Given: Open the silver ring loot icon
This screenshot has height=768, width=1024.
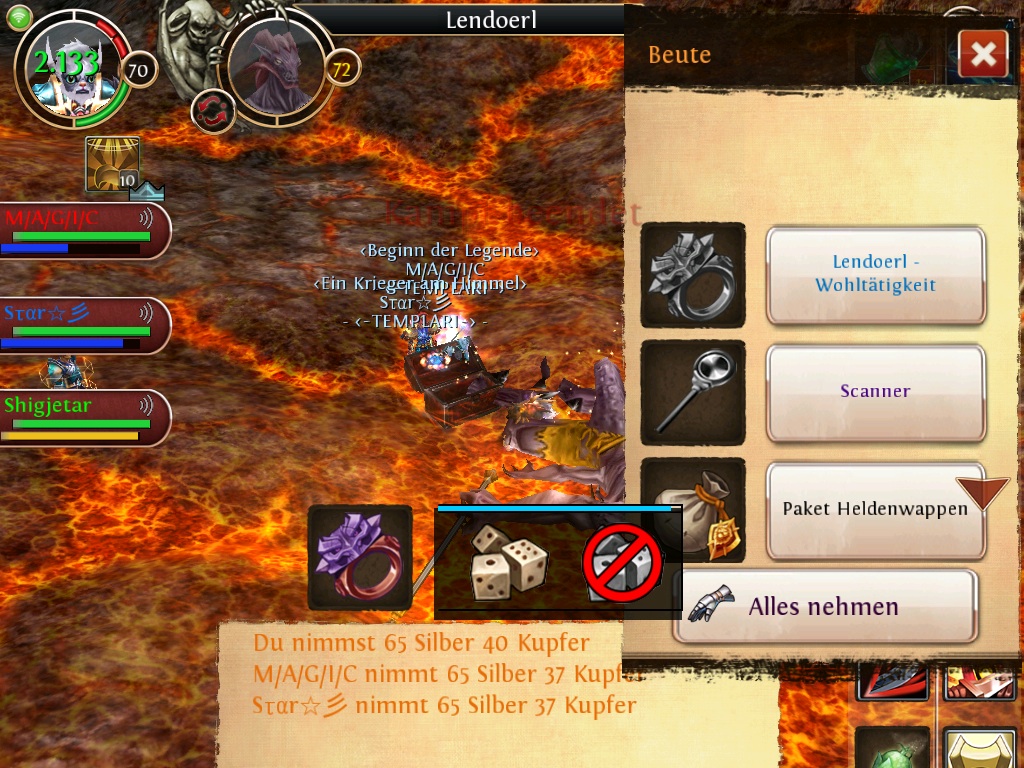Looking at the screenshot, I should click(693, 275).
